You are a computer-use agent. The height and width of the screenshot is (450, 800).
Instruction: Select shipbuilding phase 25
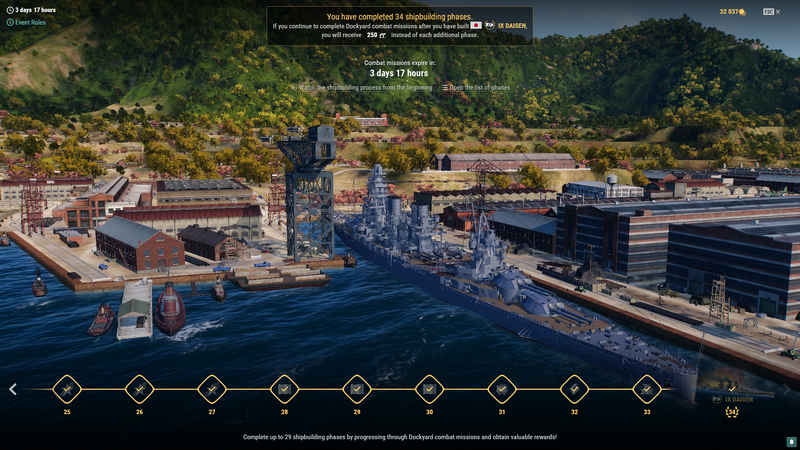point(67,389)
